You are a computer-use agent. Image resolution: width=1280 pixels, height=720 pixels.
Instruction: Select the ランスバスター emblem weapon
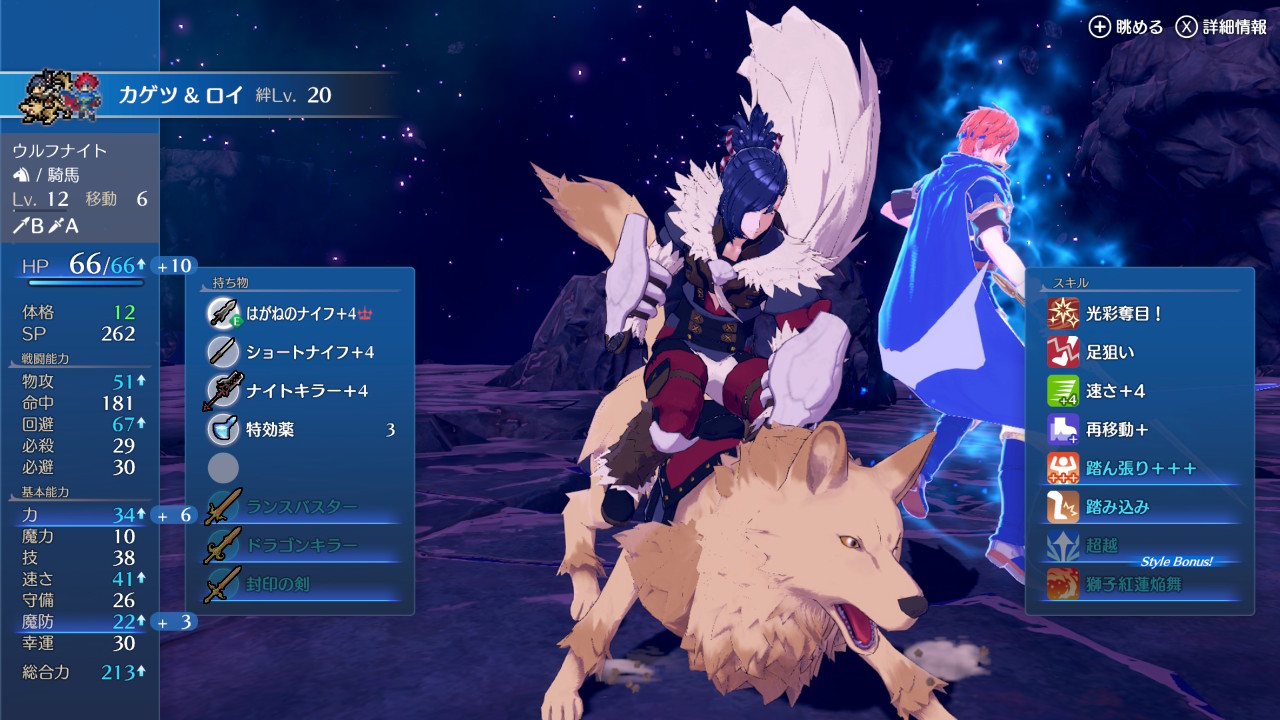tap(300, 507)
